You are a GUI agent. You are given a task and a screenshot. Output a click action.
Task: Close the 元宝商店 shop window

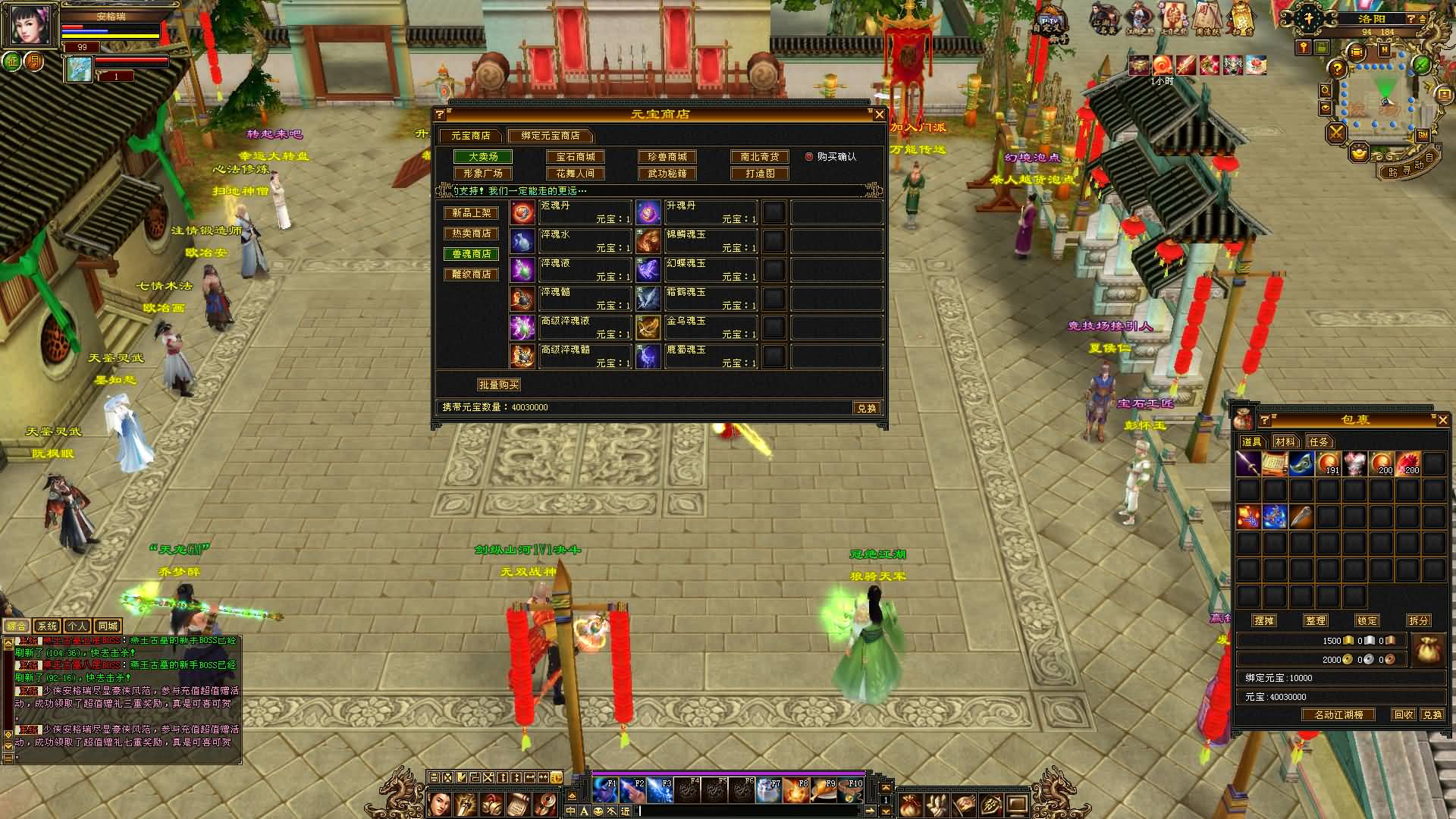(x=879, y=115)
